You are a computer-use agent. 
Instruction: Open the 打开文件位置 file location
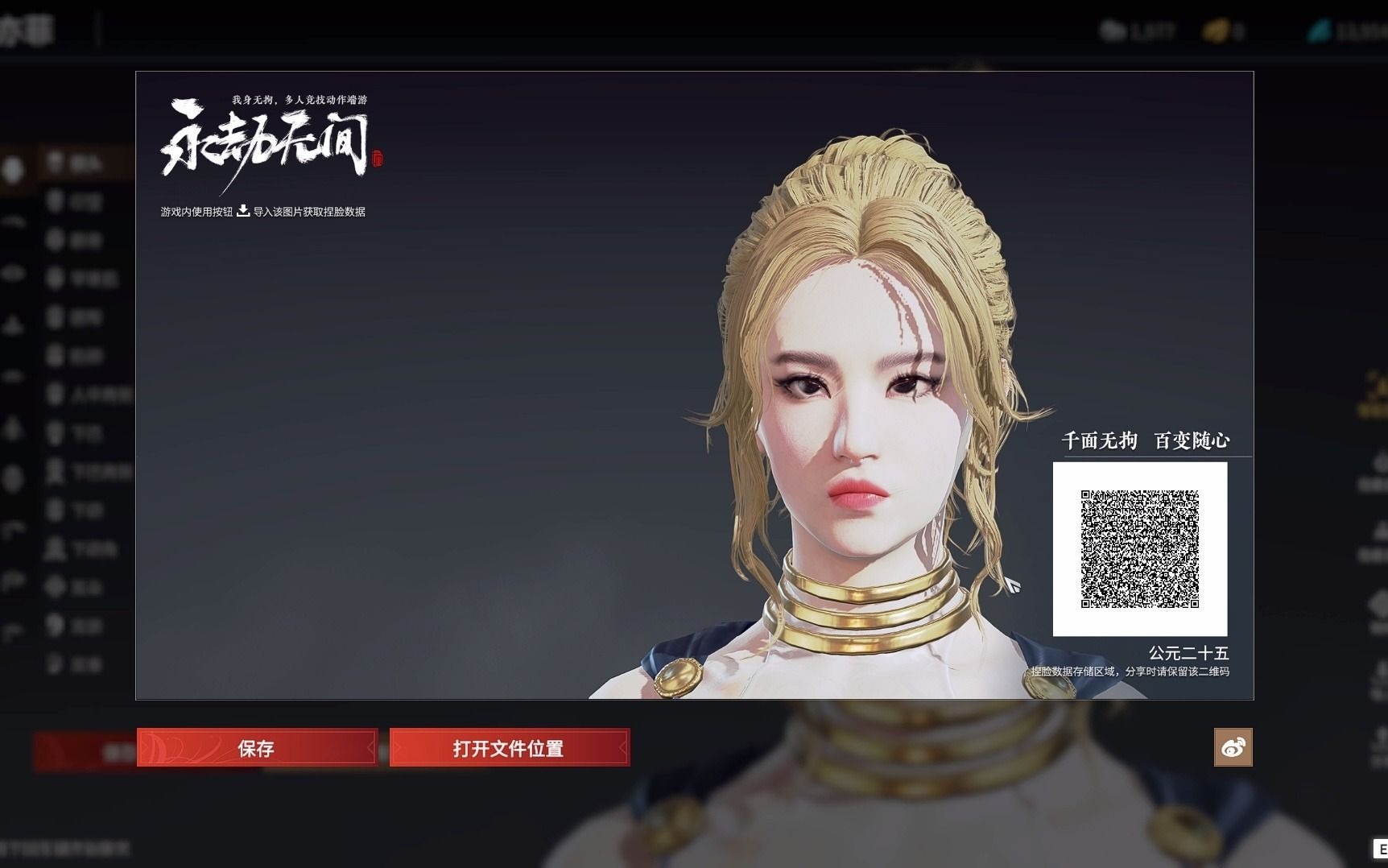tap(509, 747)
